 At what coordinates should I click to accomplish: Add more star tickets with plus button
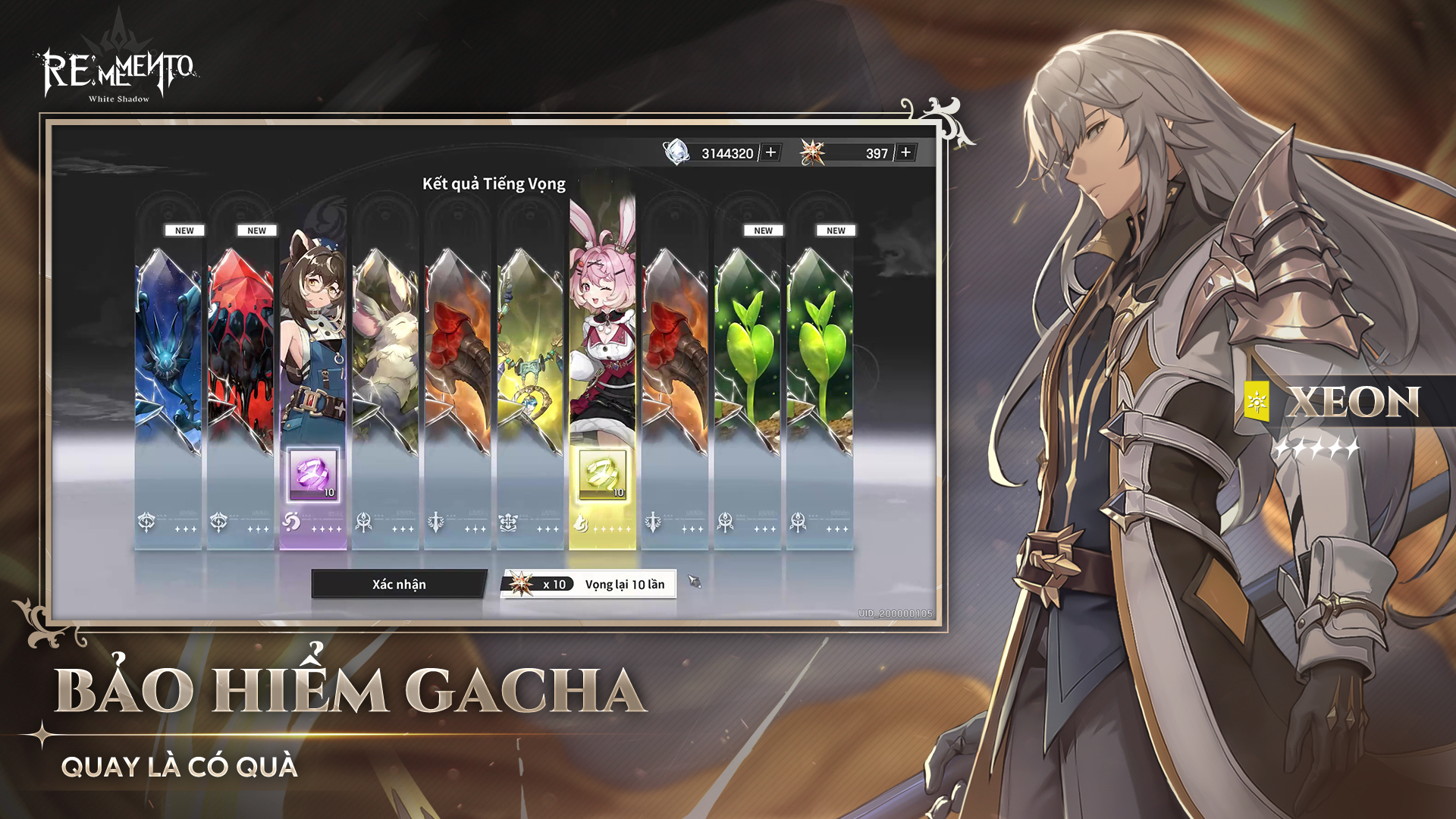pos(905,152)
